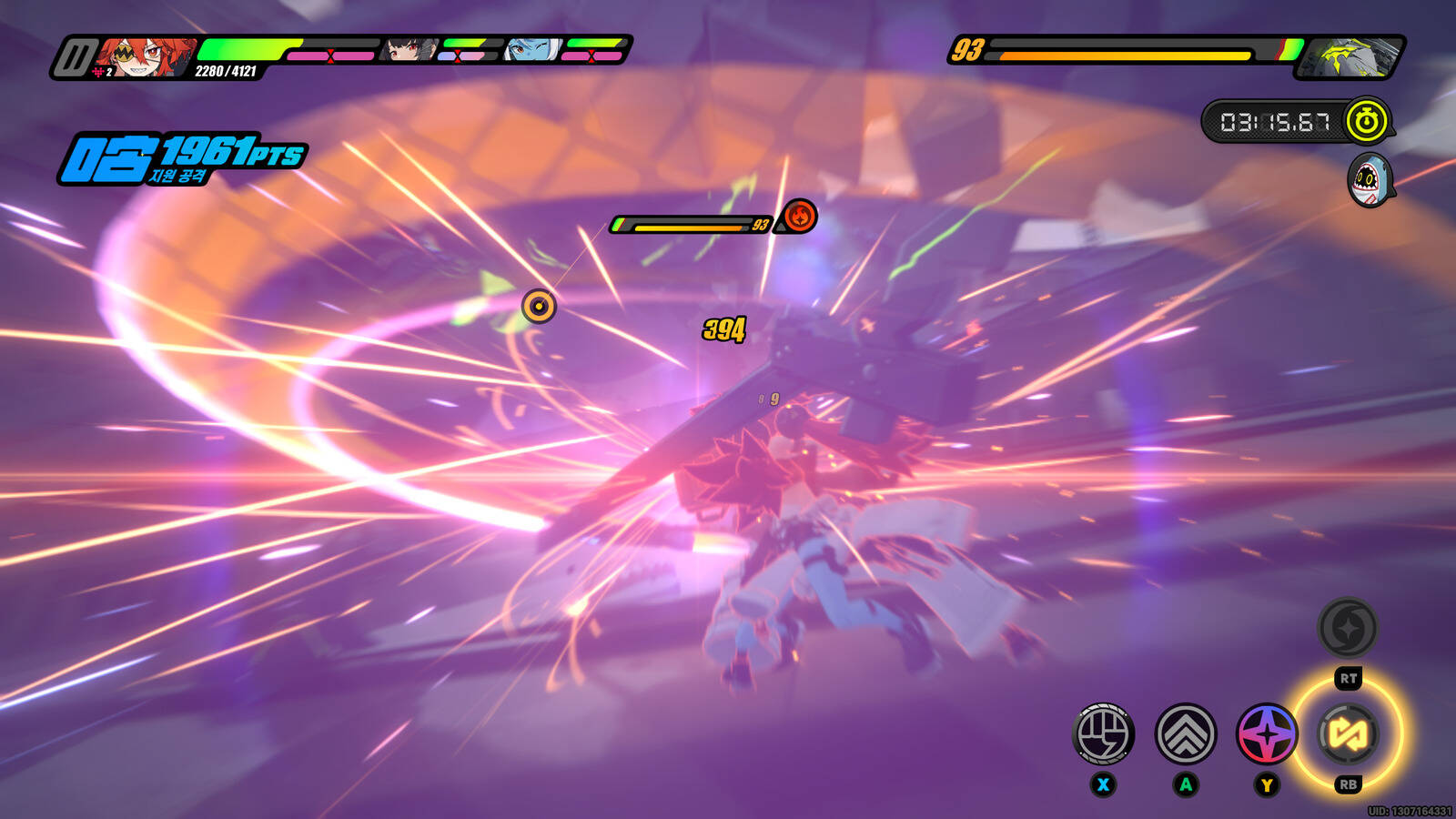
Task: Trigger the dodge chevron arrows icon
Action: [x=1186, y=733]
